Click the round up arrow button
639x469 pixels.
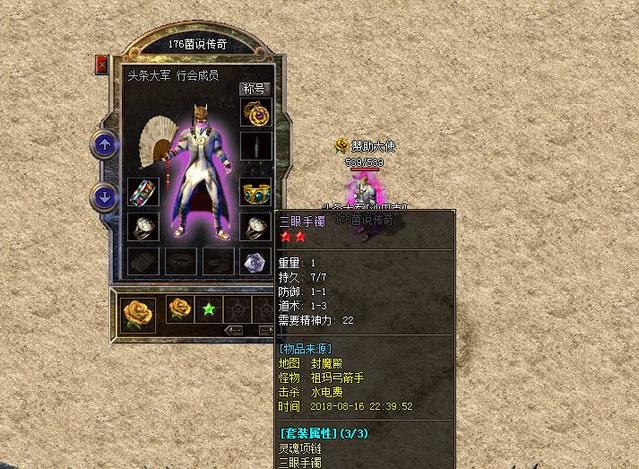[104, 145]
